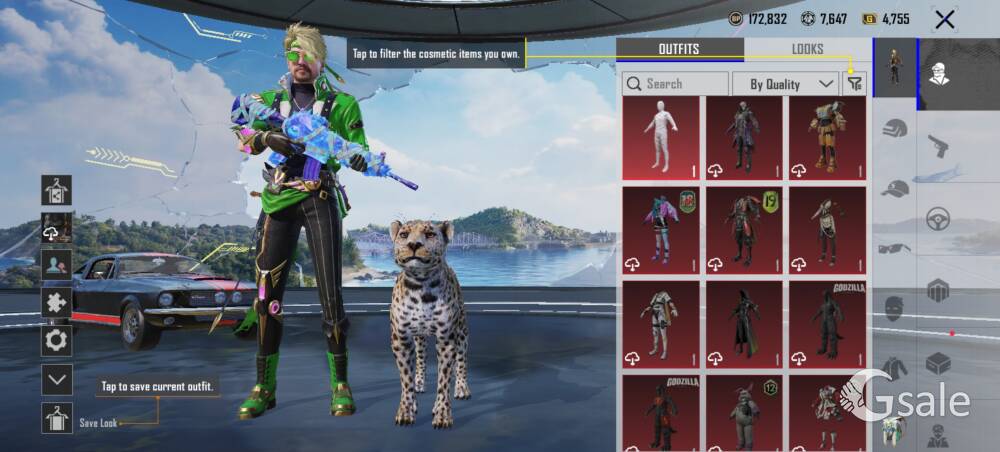Open the Looks tab
Viewport: 1000px width, 452px height.
(x=807, y=49)
